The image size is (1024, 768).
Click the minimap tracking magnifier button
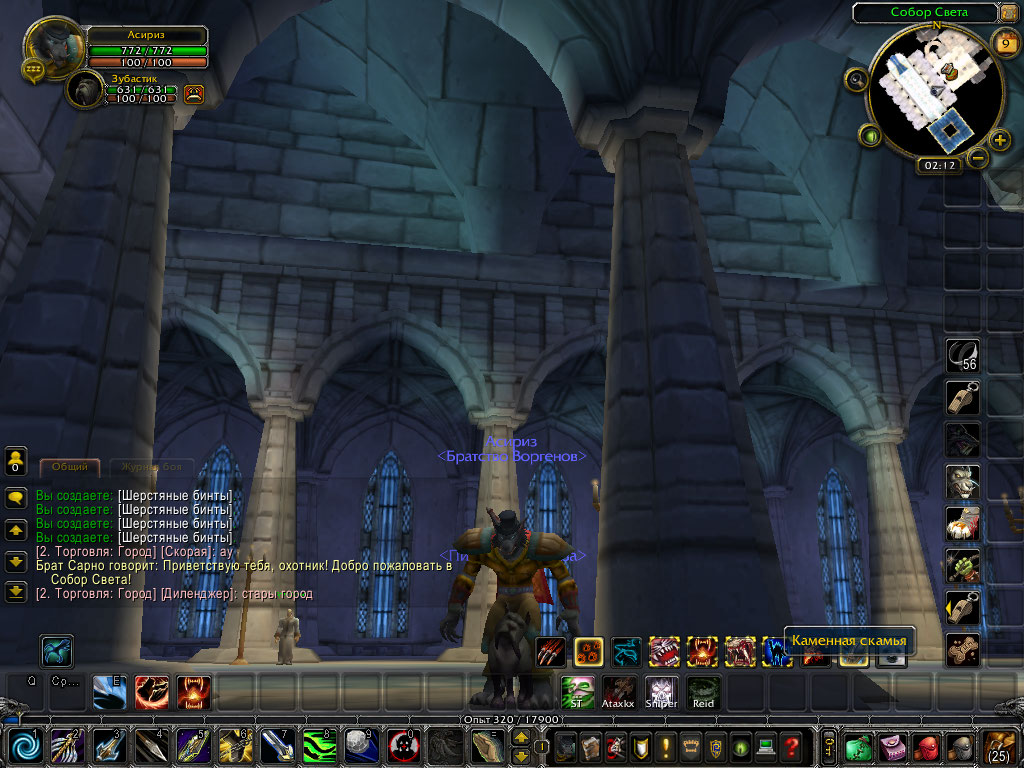(856, 80)
